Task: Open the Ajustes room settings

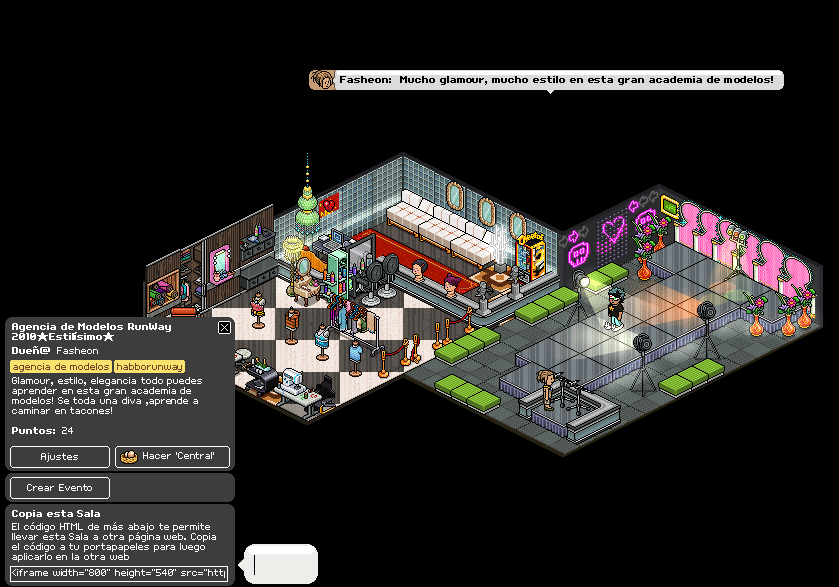Action: pyautogui.click(x=60, y=457)
